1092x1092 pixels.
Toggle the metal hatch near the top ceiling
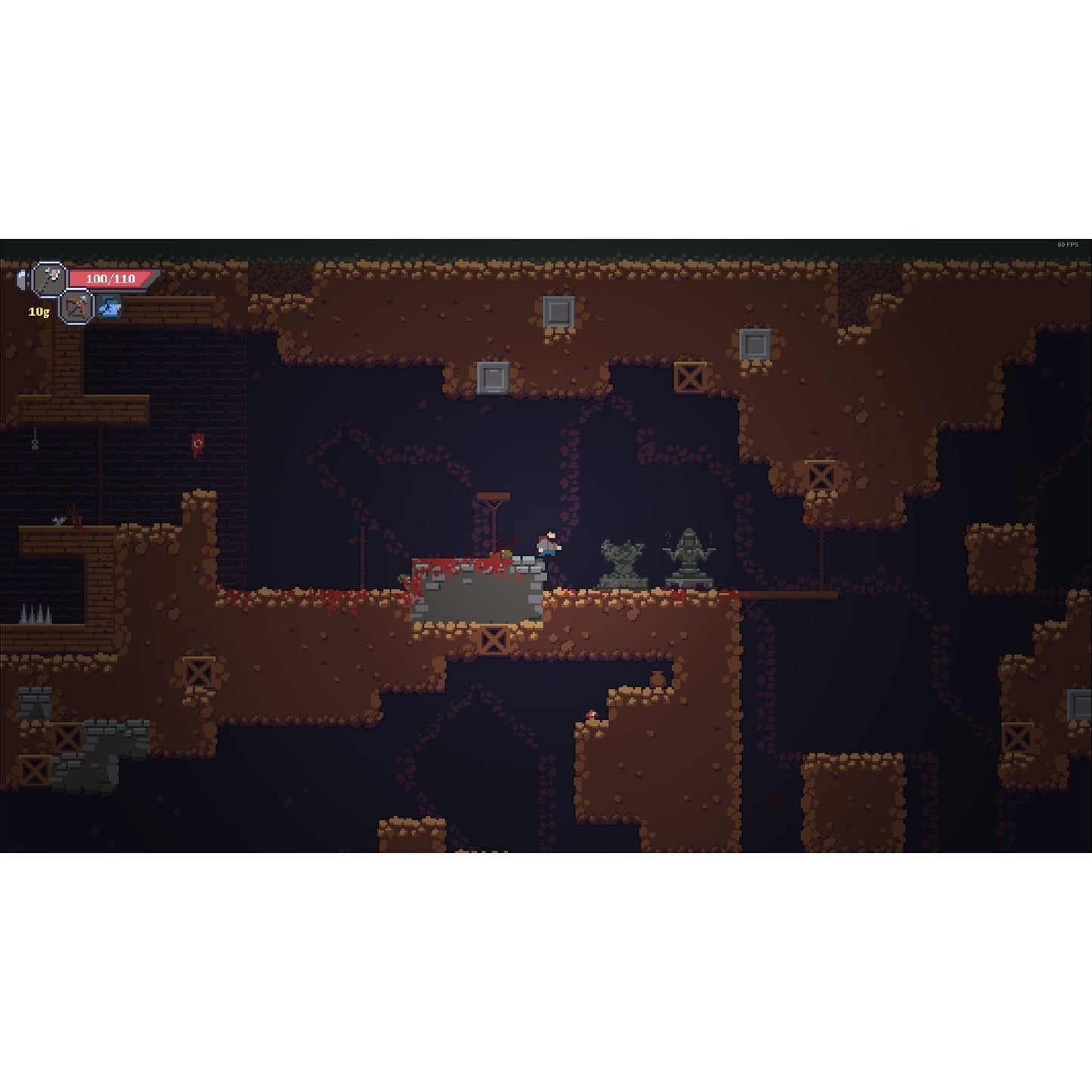559,311
